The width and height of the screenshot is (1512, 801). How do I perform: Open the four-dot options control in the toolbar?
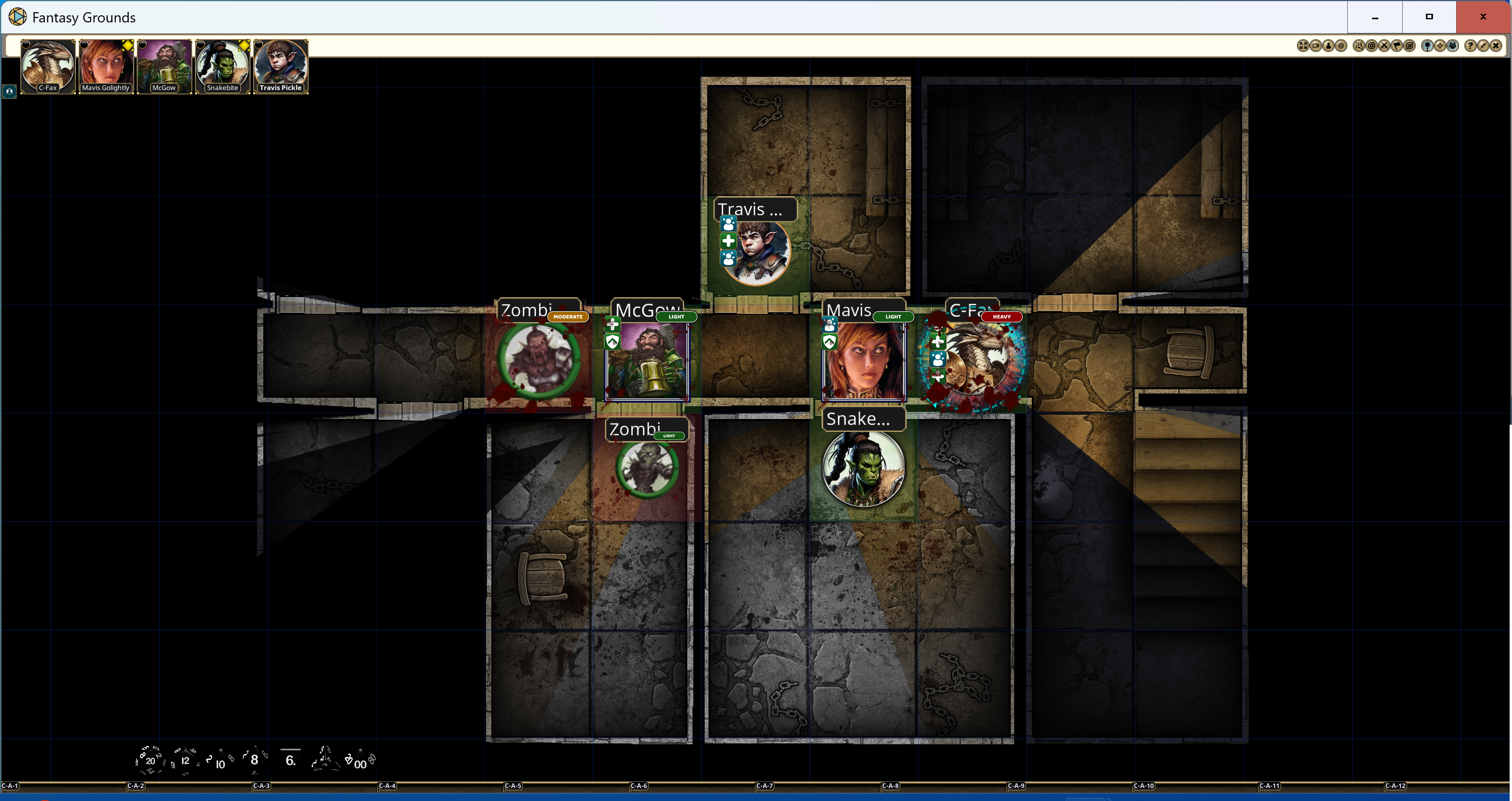coord(1440,45)
